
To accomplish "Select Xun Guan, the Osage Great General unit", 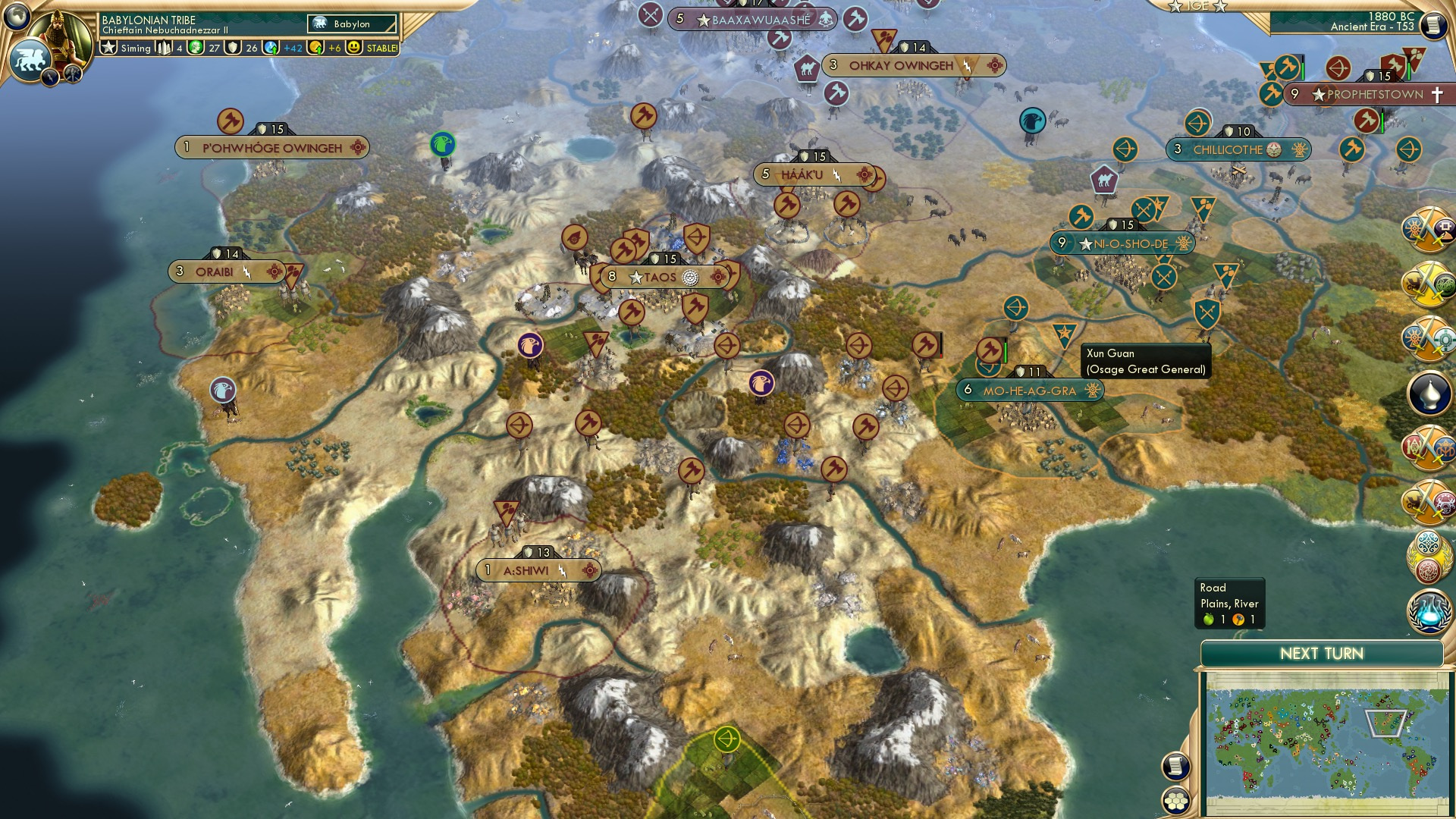I will click(x=1065, y=331).
